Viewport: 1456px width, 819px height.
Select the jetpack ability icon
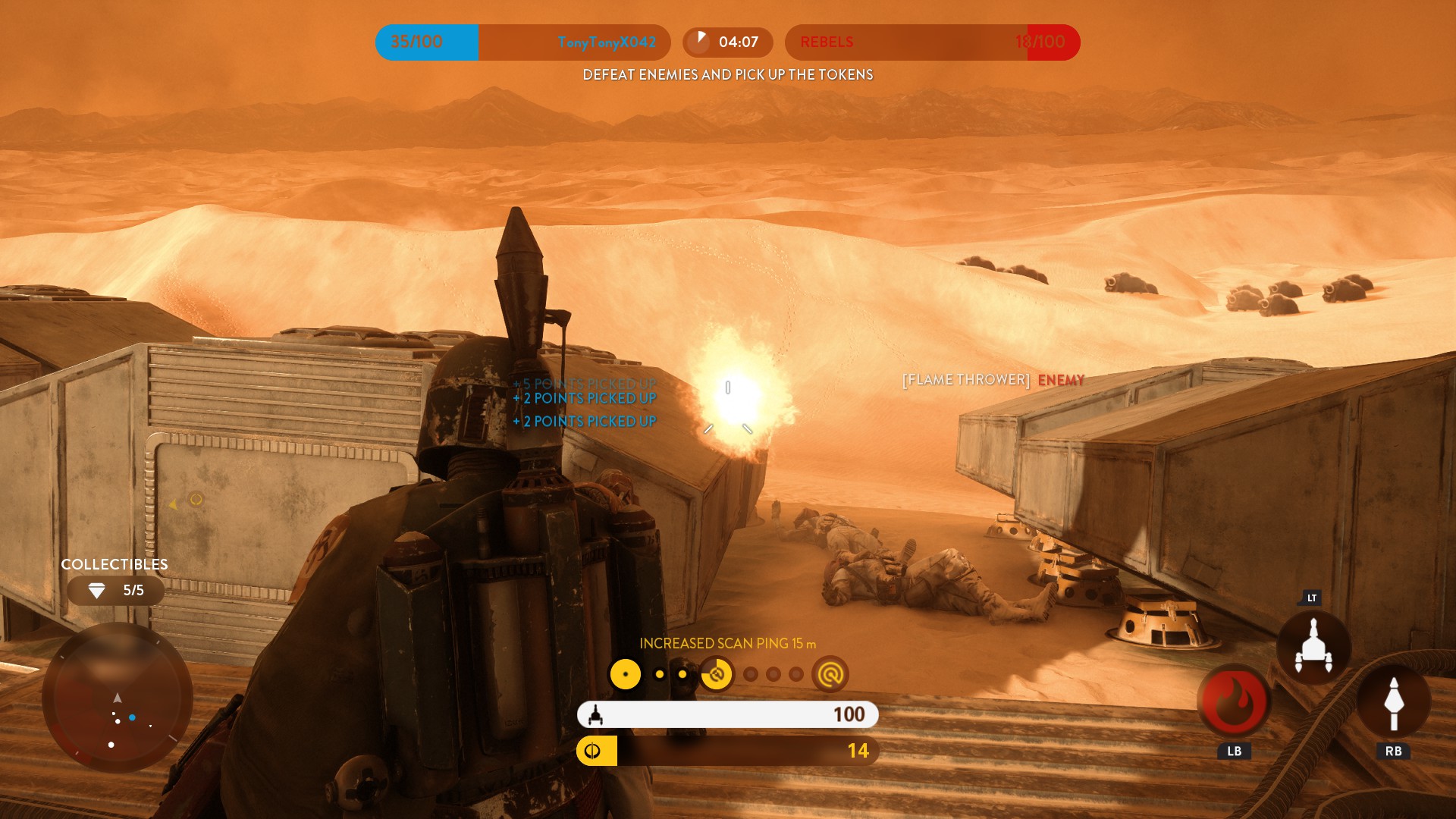[1313, 647]
